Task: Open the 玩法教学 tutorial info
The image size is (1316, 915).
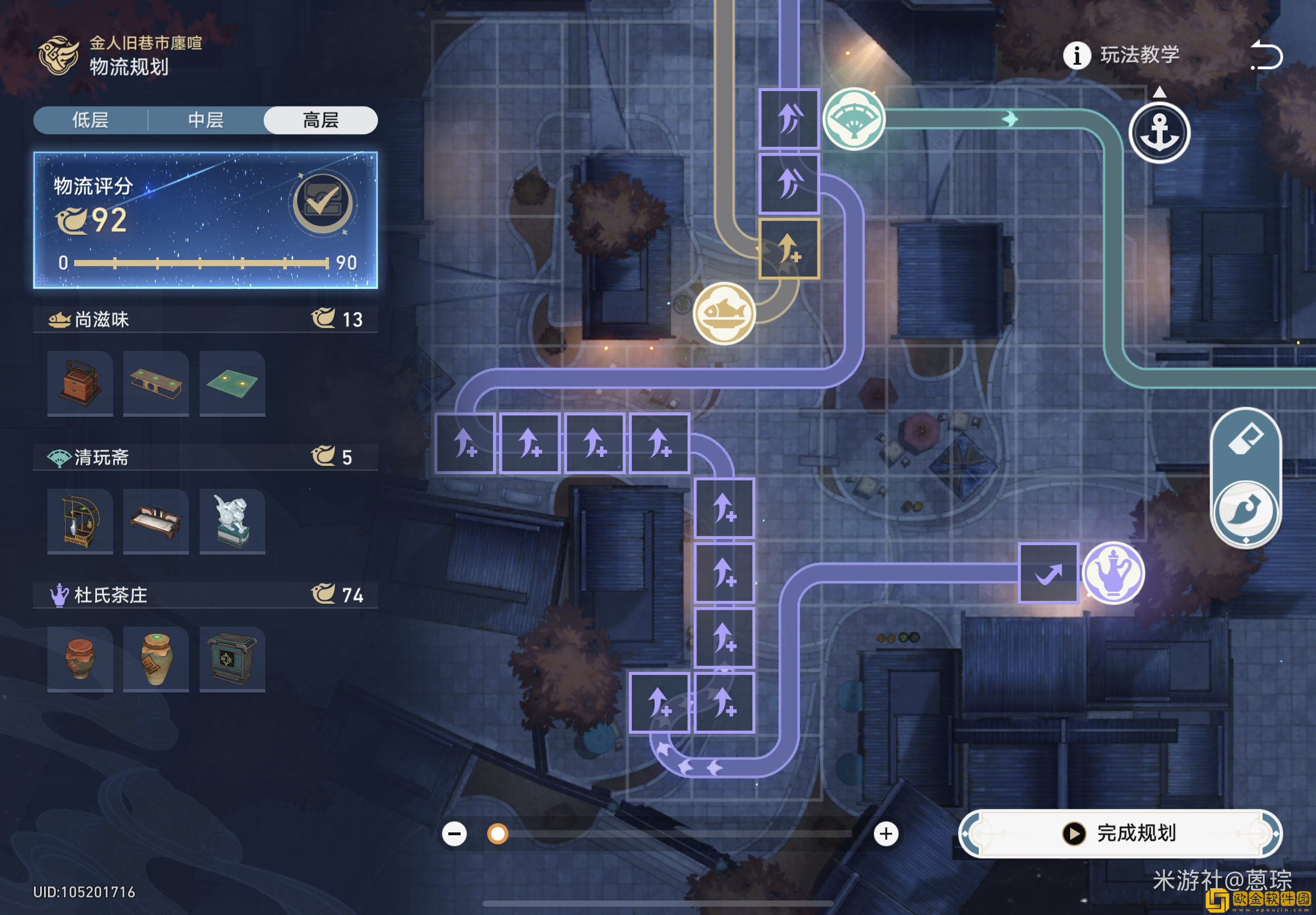Action: pyautogui.click(x=1121, y=55)
